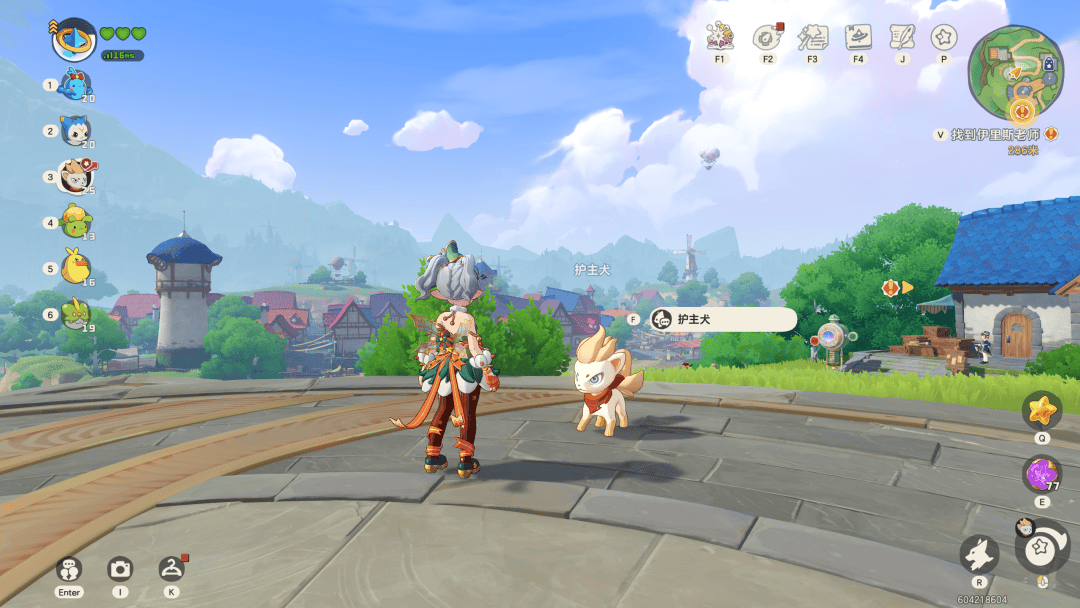This screenshot has height=608, width=1080.
Task: Open the quill and scroll quest journal
Action: (x=902, y=38)
